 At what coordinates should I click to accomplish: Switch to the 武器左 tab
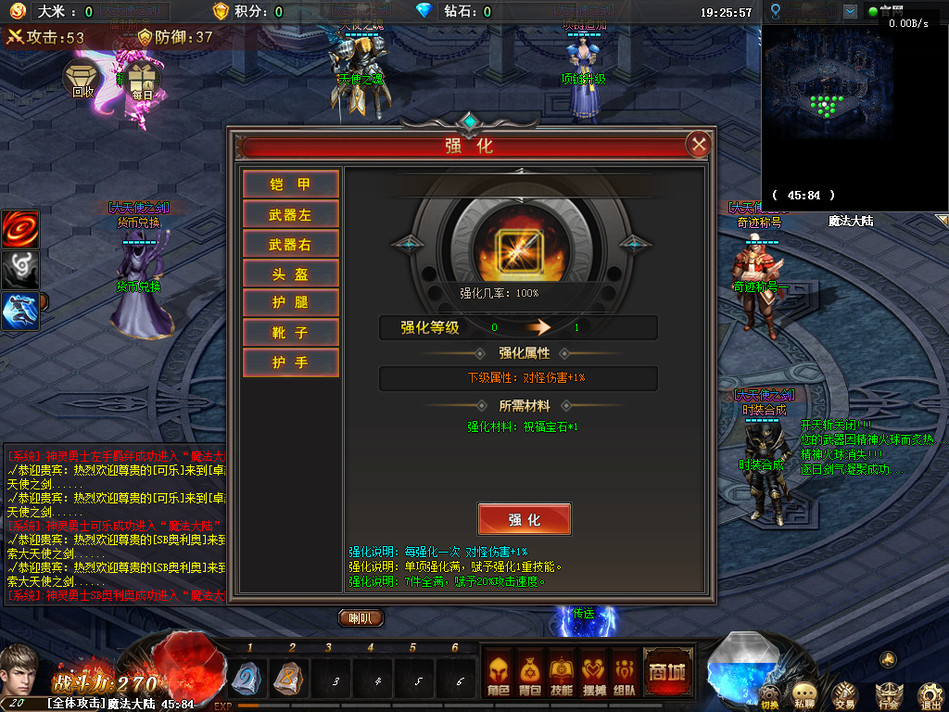[x=290, y=214]
